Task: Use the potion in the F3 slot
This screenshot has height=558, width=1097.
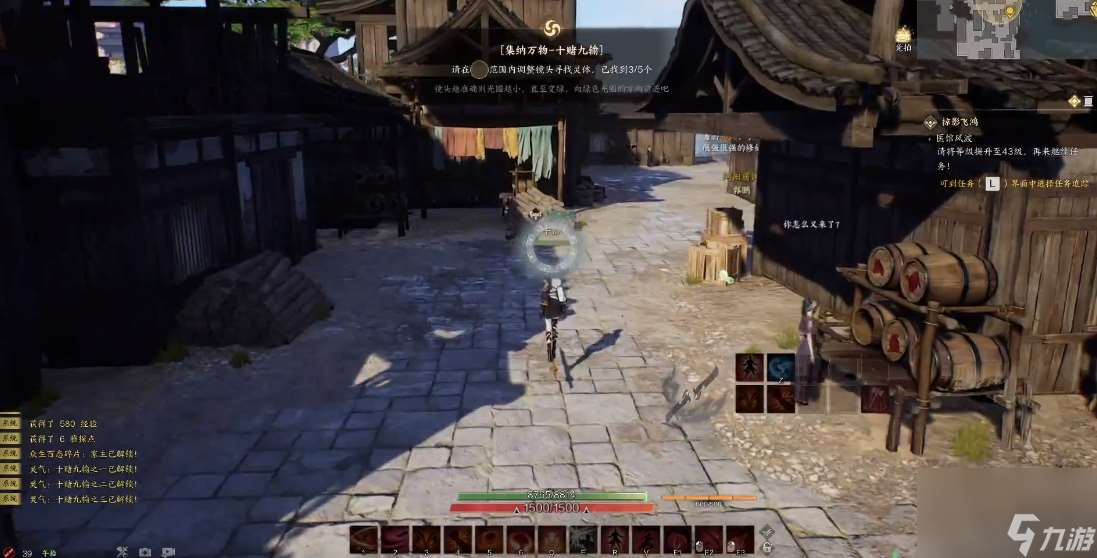Action: click(740, 540)
